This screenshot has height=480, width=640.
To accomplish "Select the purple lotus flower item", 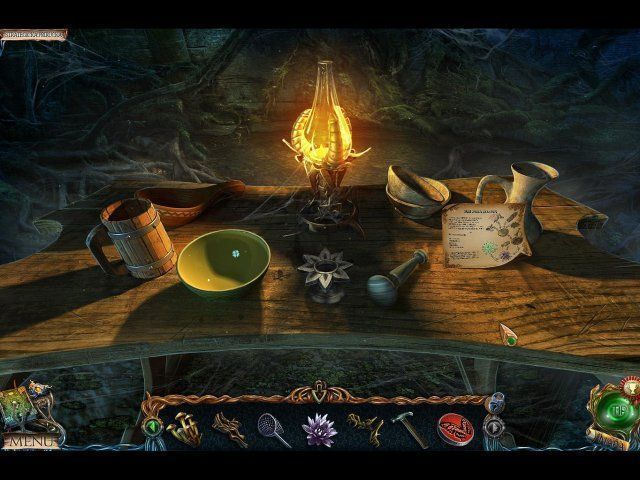I will coord(319,428).
